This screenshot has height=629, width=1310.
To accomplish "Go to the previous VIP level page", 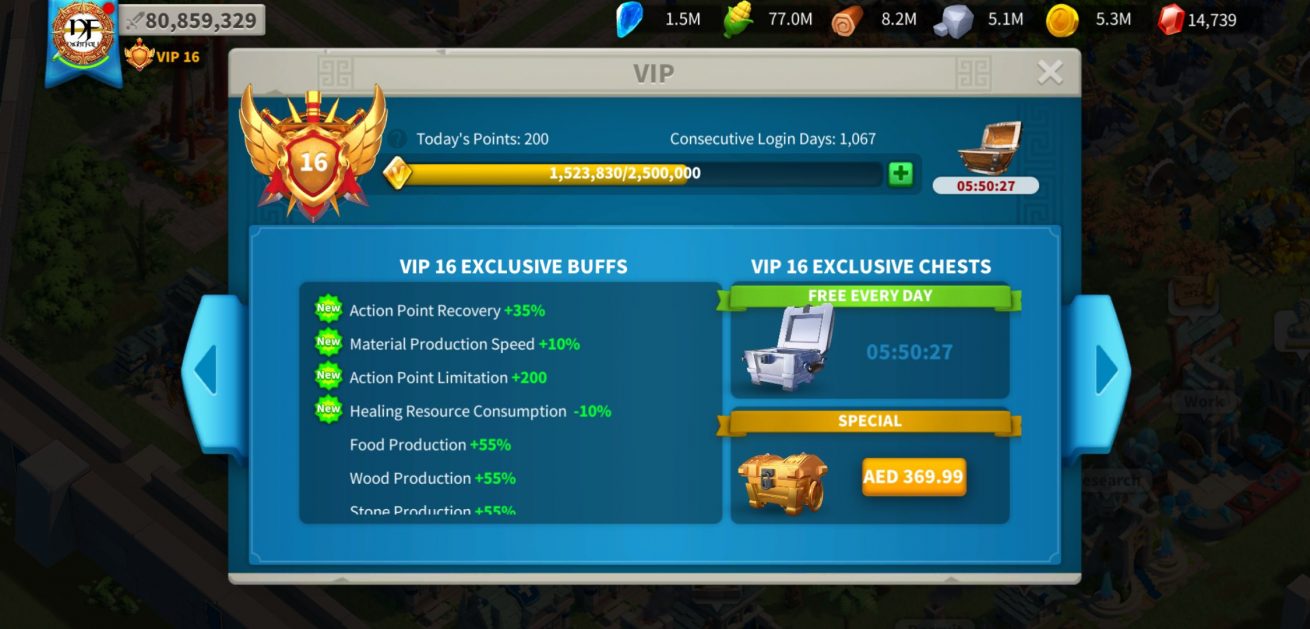I will click(207, 371).
